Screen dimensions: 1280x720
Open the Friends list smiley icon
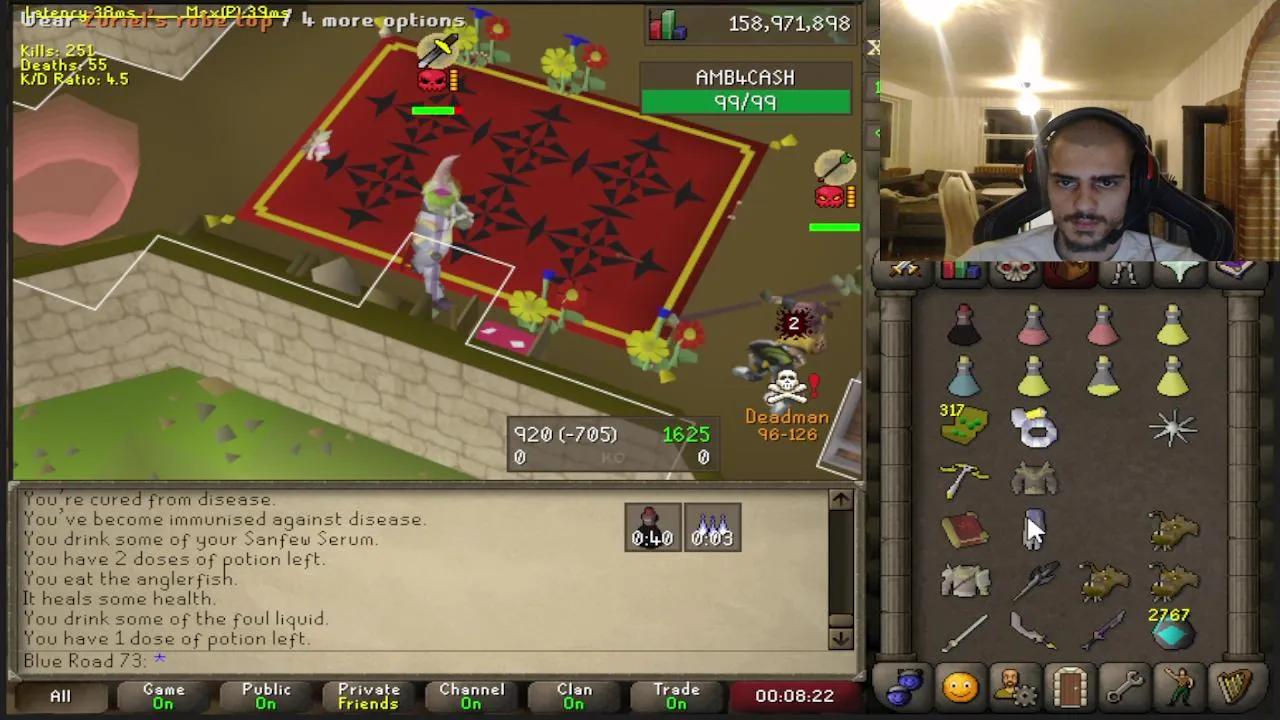click(958, 686)
